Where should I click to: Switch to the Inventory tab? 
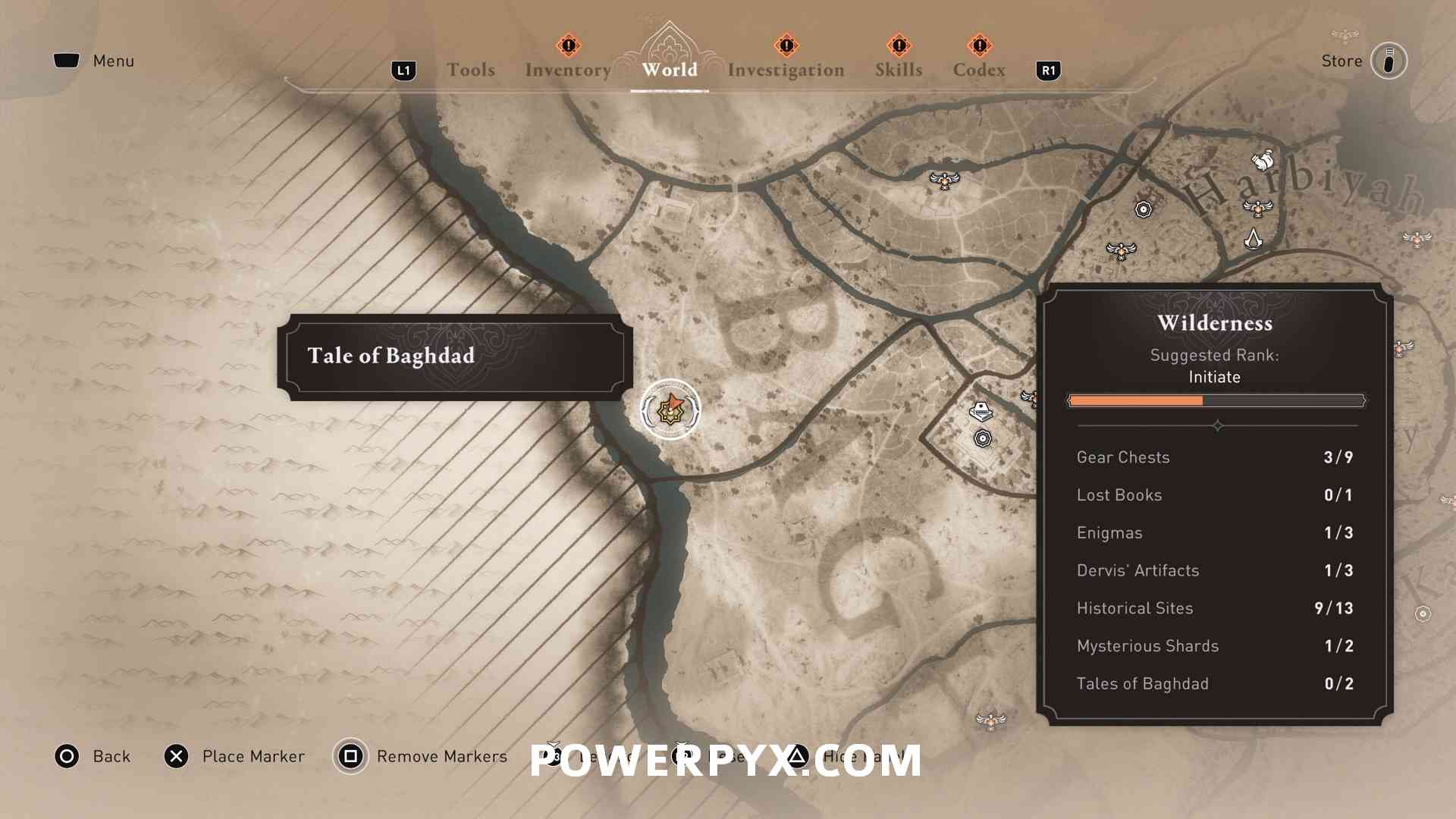click(567, 70)
